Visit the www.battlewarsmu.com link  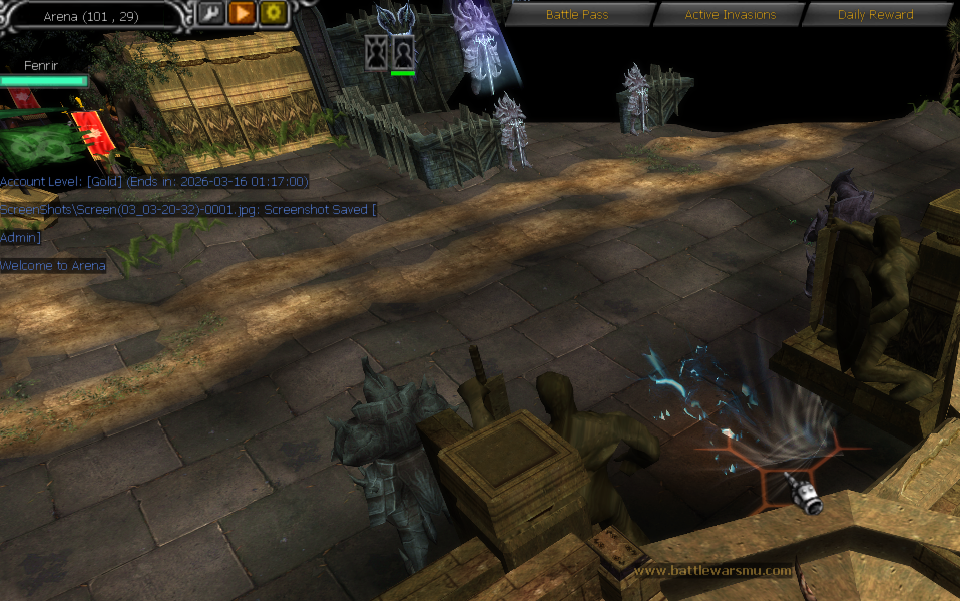click(x=713, y=571)
